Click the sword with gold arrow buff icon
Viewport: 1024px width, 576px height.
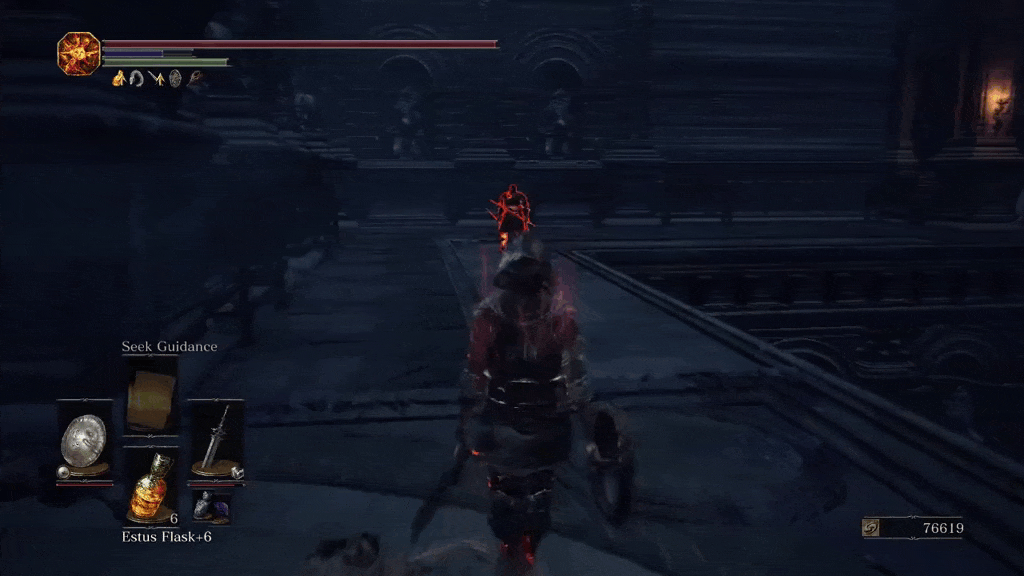[156, 78]
